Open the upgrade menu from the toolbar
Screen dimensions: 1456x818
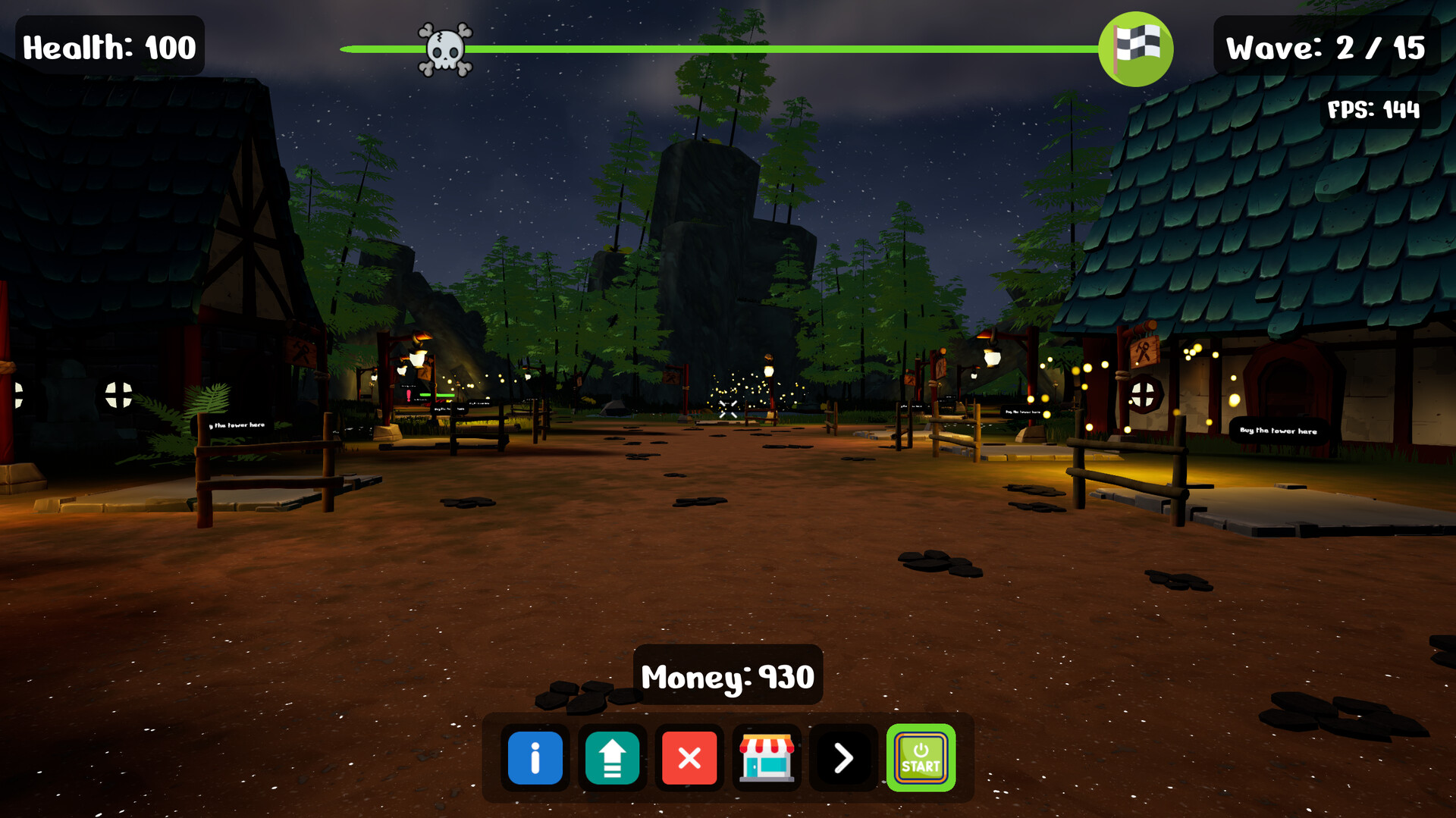point(612,758)
